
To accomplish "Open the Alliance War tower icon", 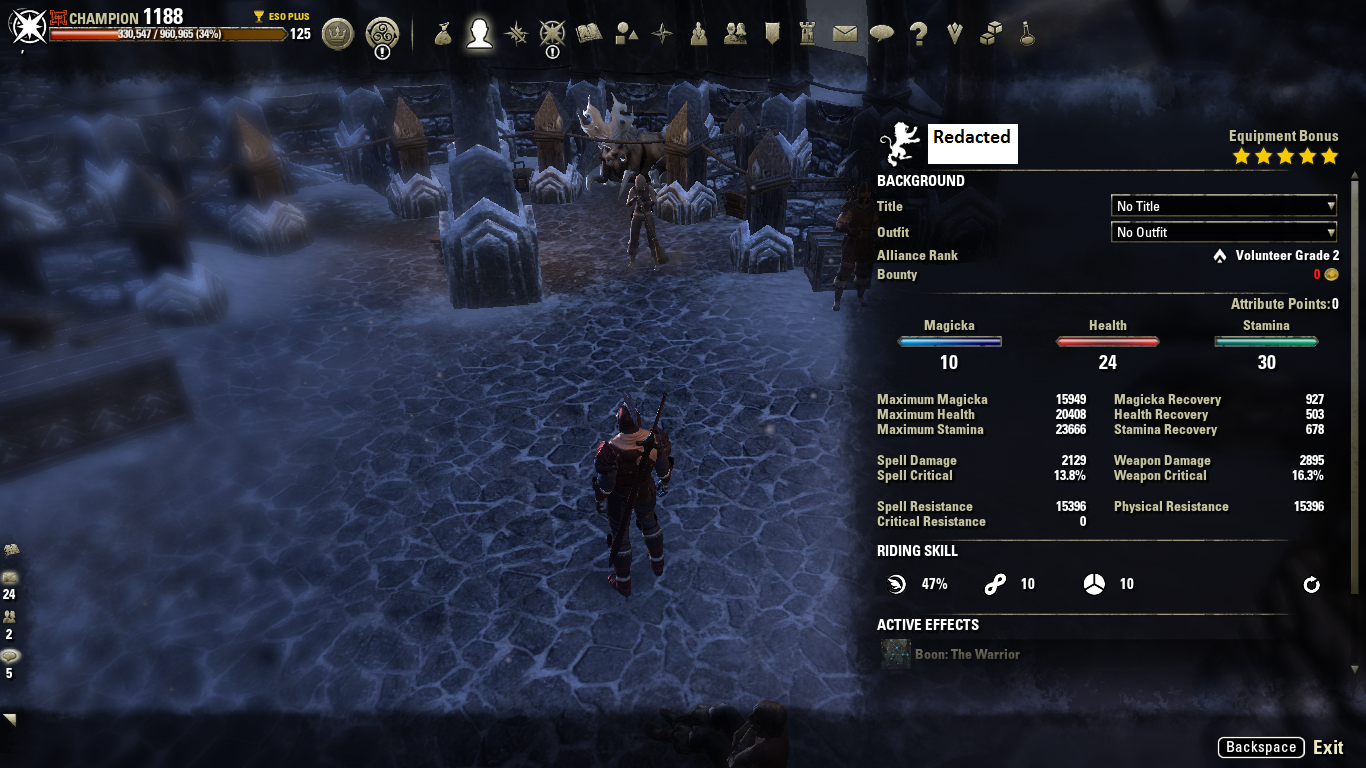I will 808,35.
